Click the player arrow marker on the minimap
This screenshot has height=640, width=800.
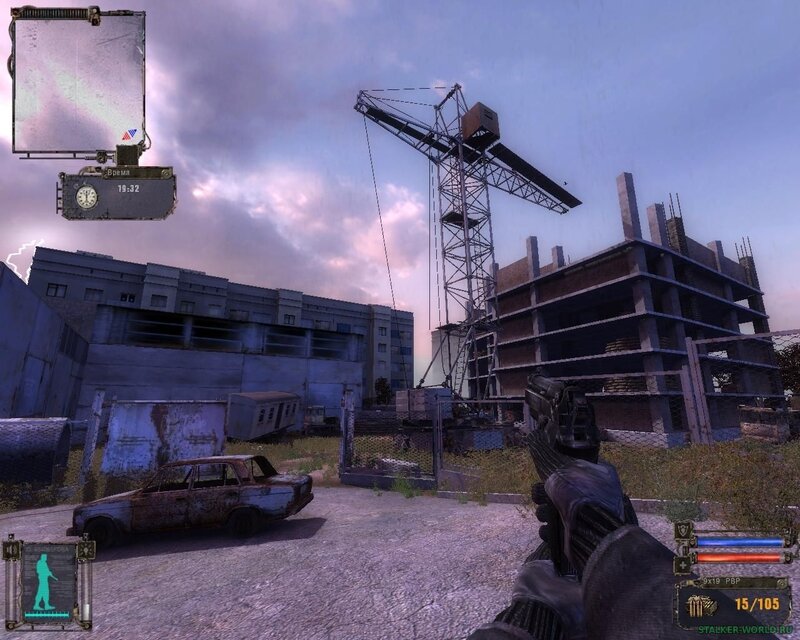point(128,134)
